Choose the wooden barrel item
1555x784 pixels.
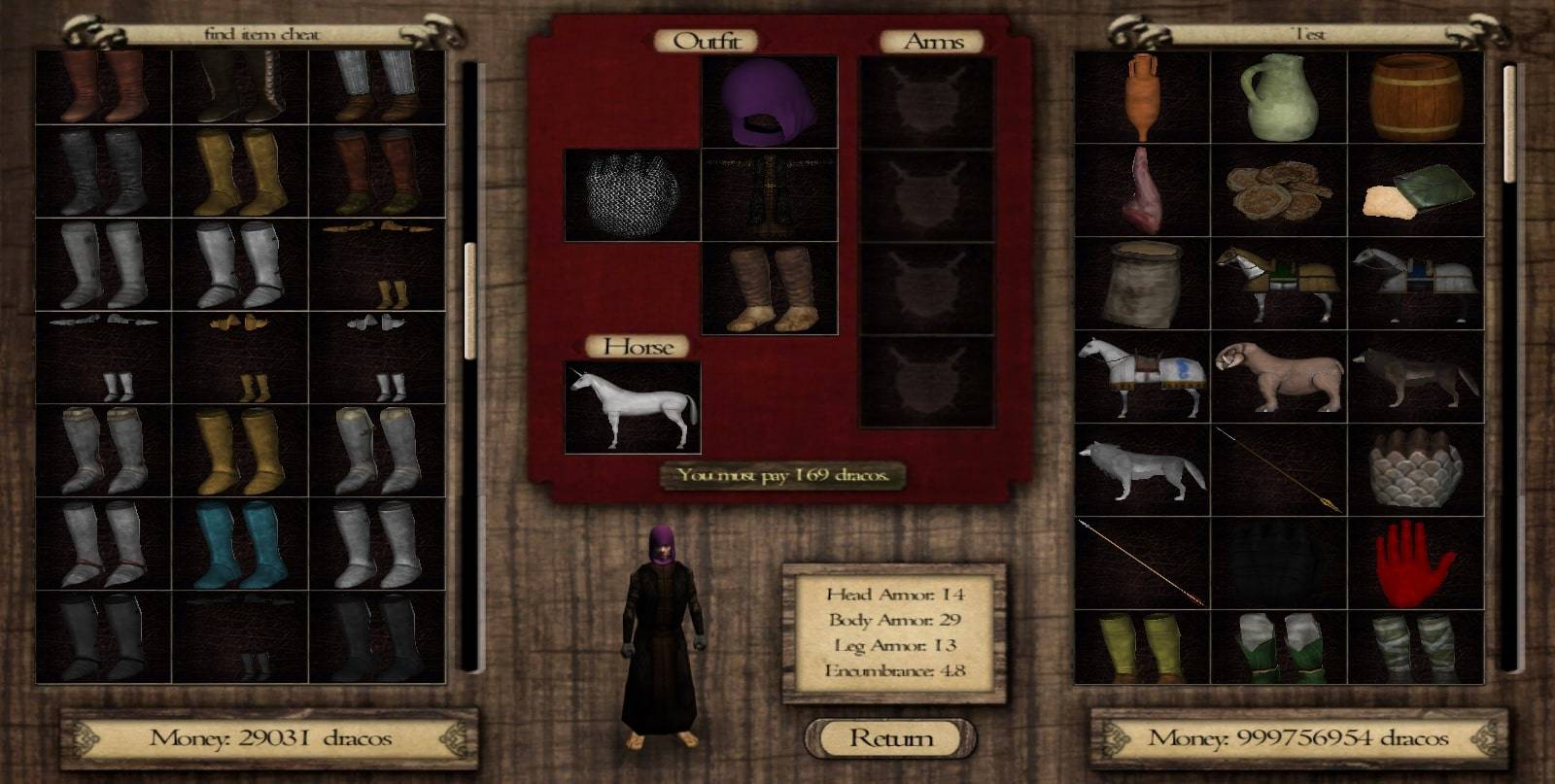pyautogui.click(x=1415, y=97)
